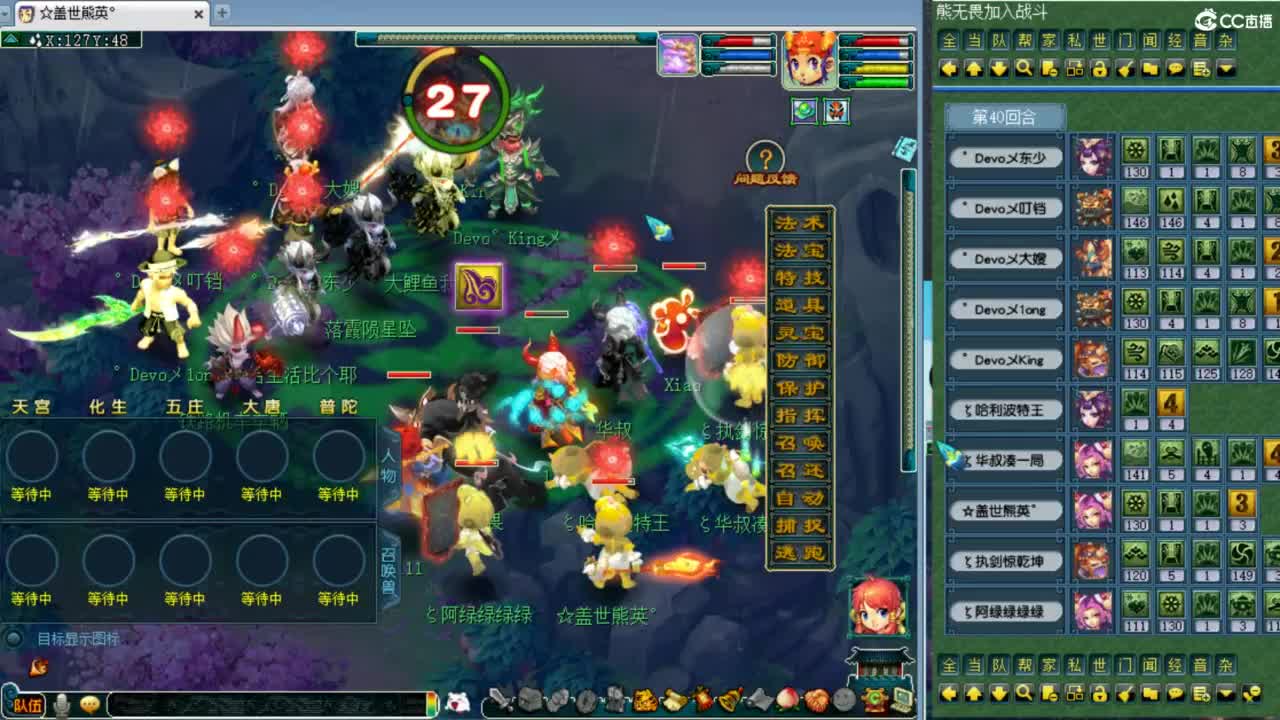Click the lock icon on the chat toolbar
The width and height of the screenshot is (1280, 720).
[1098, 68]
